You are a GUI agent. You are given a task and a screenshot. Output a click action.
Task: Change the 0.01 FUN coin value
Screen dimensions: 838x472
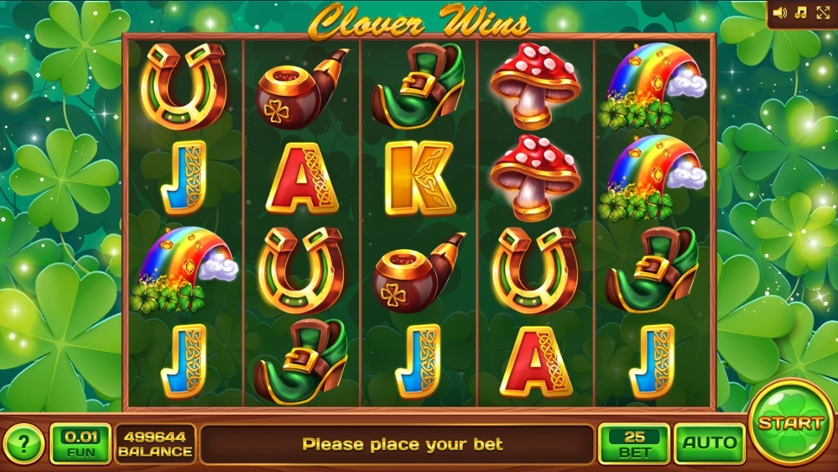(80, 442)
